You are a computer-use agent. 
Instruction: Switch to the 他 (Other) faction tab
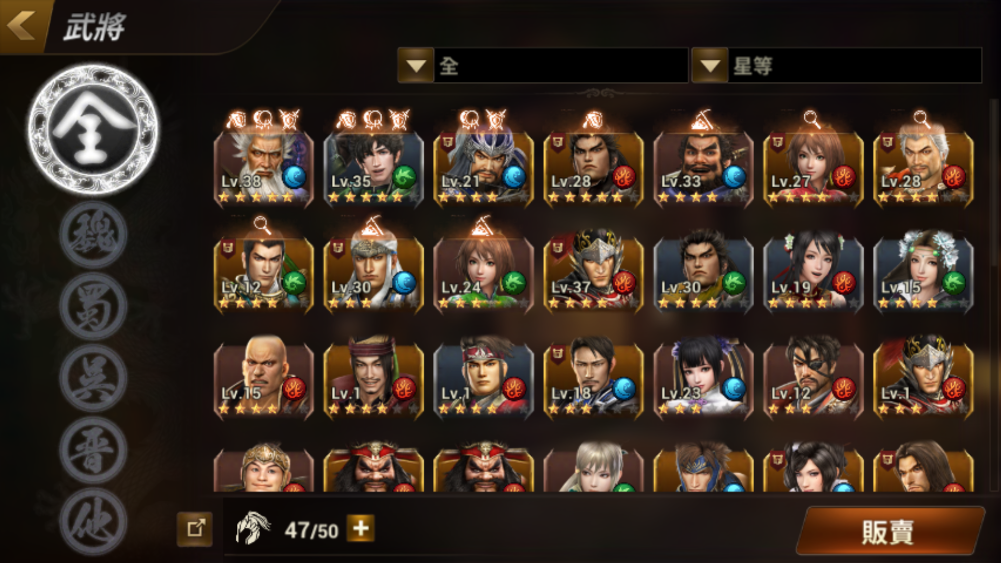point(93,521)
